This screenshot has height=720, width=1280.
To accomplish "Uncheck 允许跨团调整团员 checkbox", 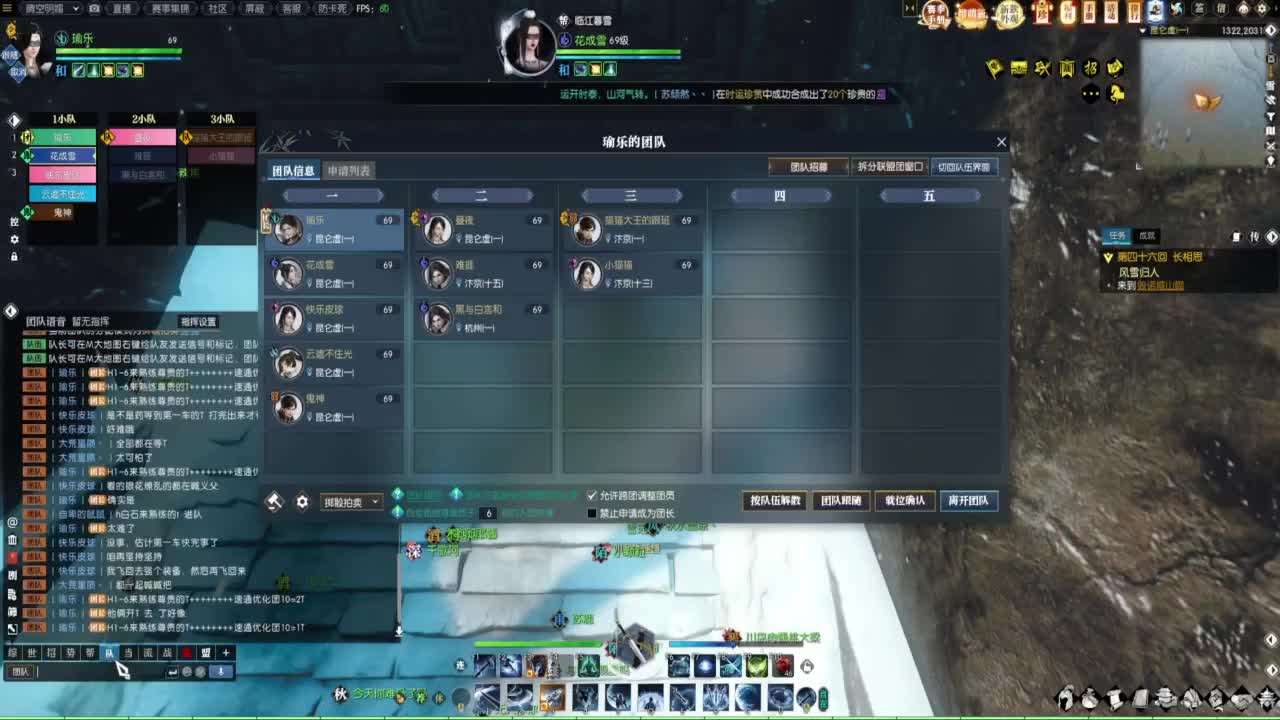I will [593, 494].
